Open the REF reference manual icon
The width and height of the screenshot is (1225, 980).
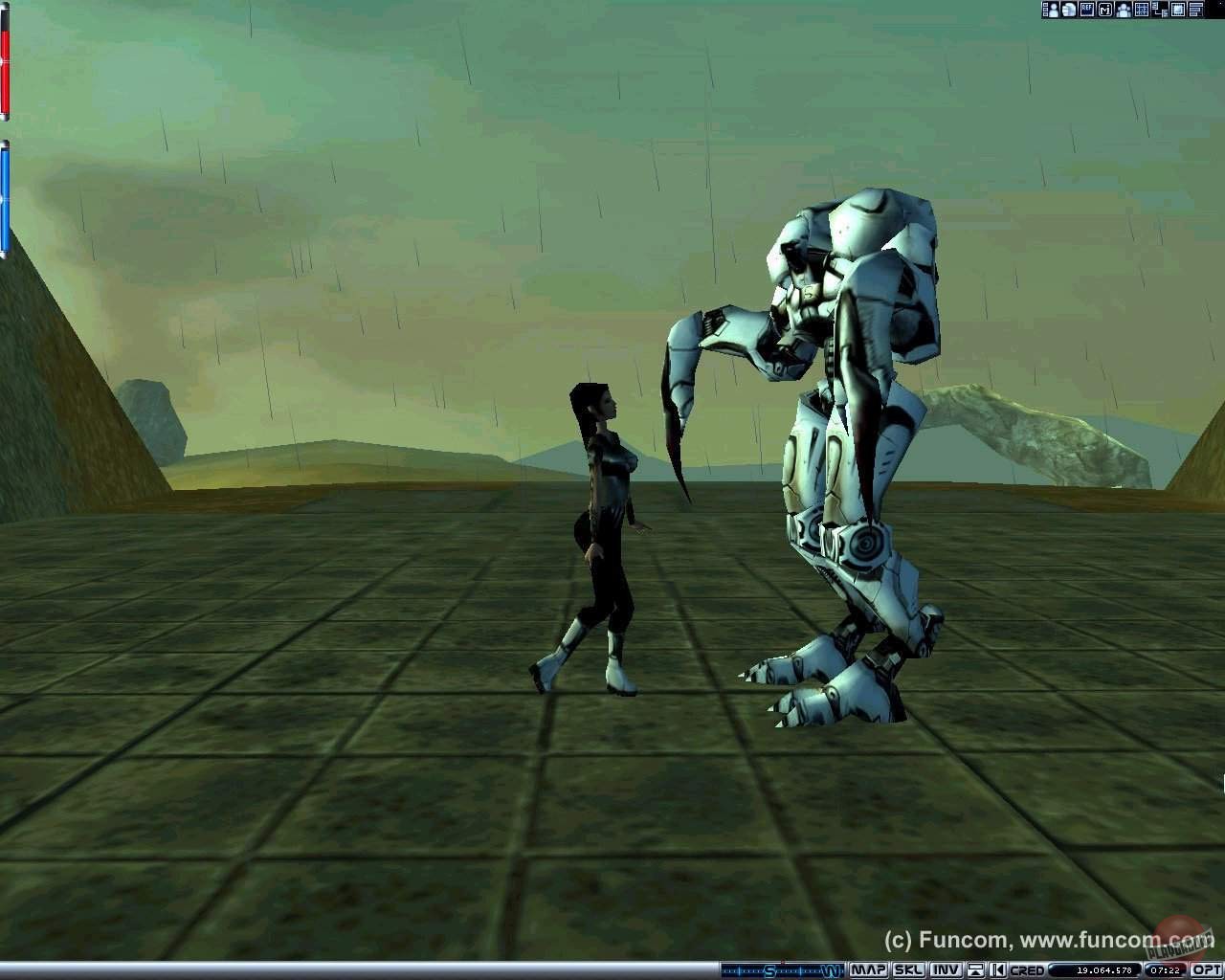(1086, 9)
